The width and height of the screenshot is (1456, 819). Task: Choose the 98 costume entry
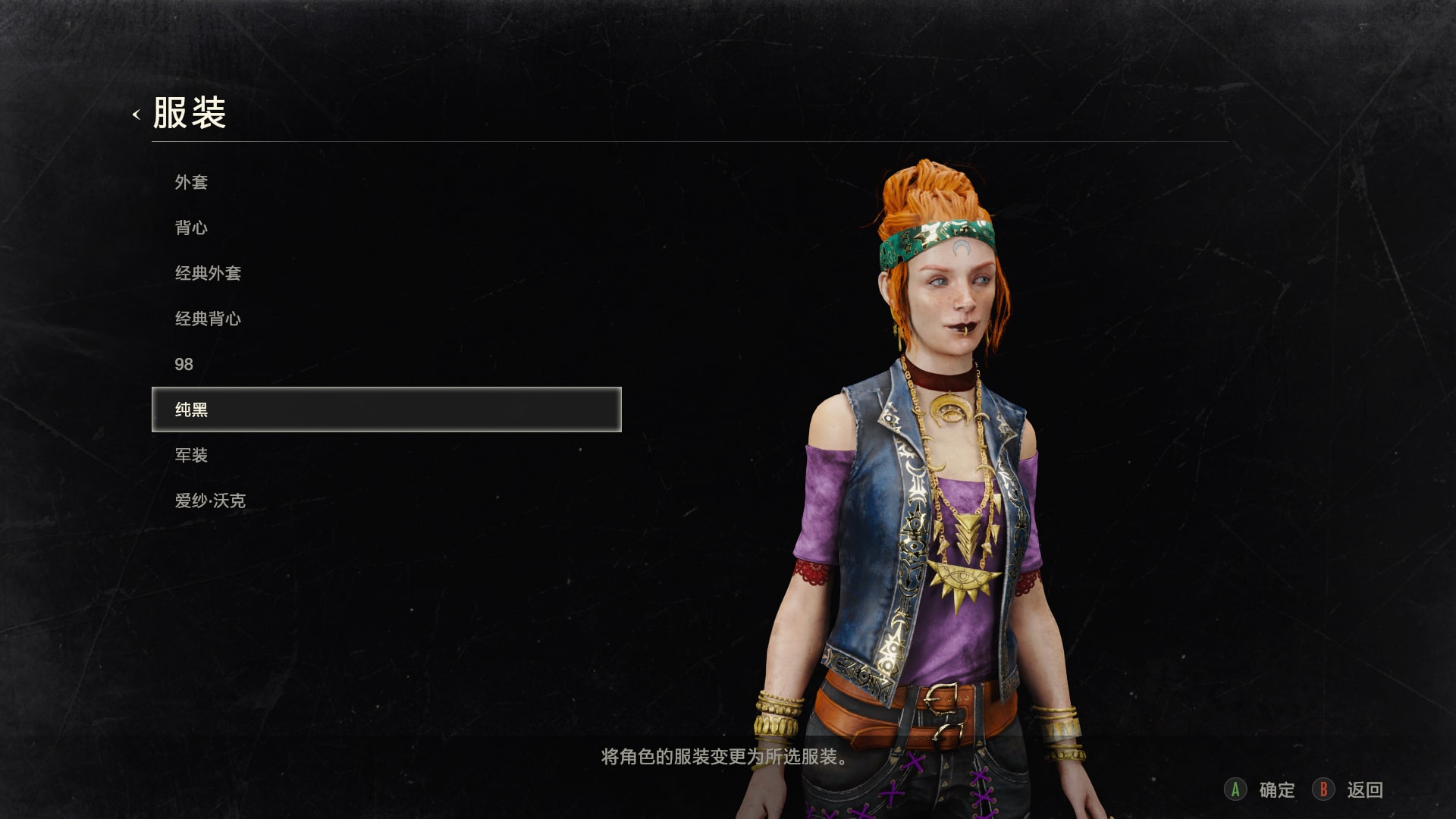pos(184,364)
